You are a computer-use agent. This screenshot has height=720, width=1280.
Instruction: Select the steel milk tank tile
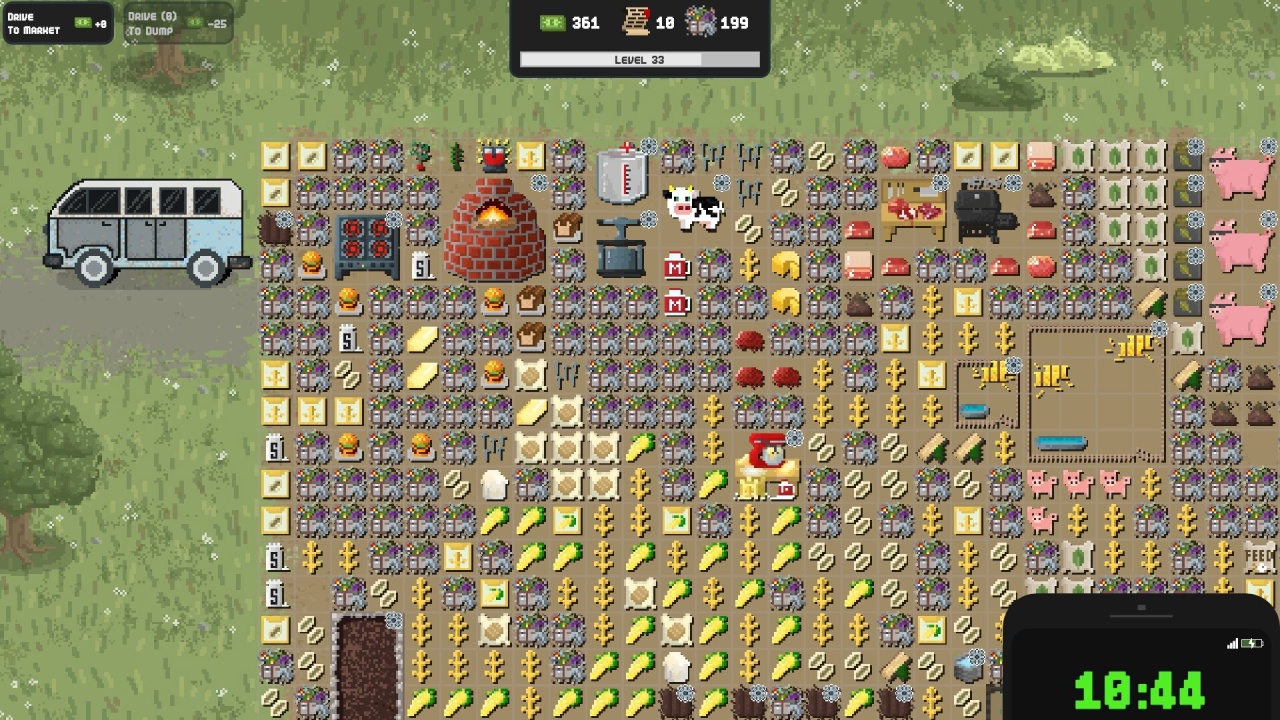[621, 174]
